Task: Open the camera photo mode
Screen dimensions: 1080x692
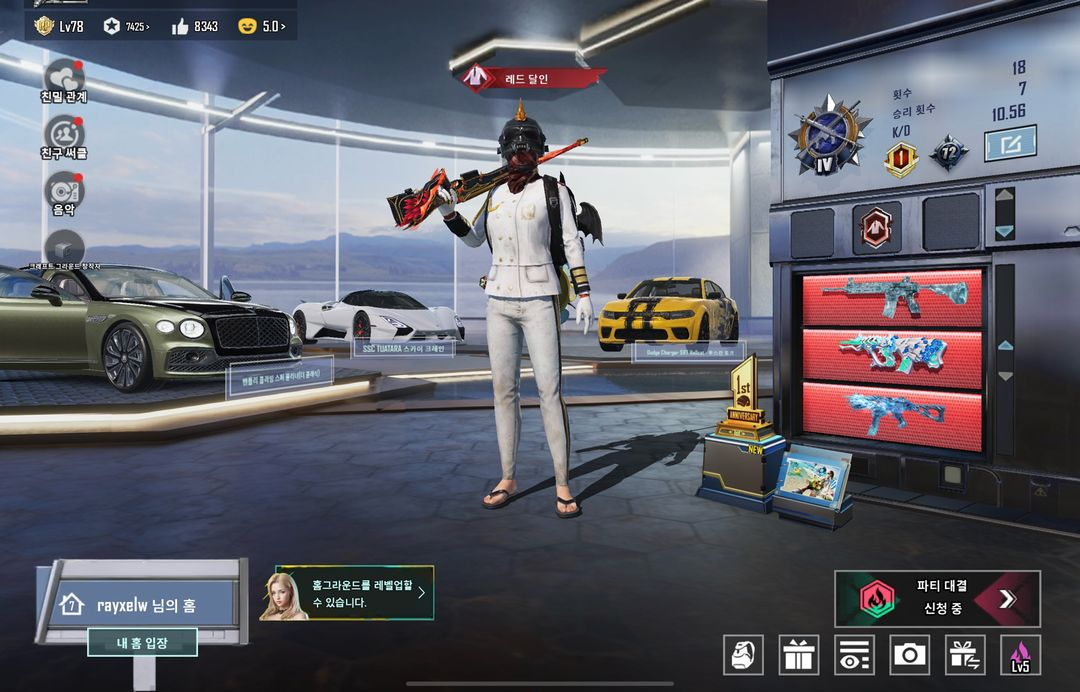Action: coord(910,655)
